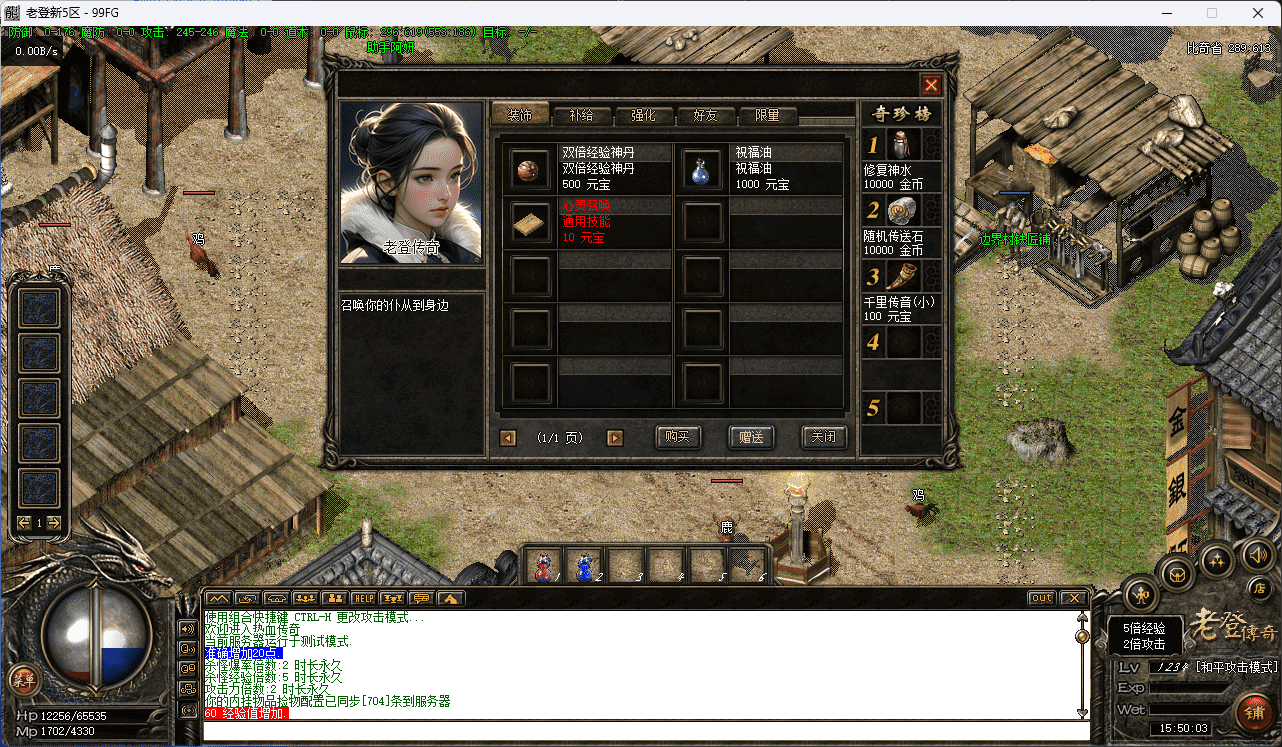Click the 关闭 close button

824,437
